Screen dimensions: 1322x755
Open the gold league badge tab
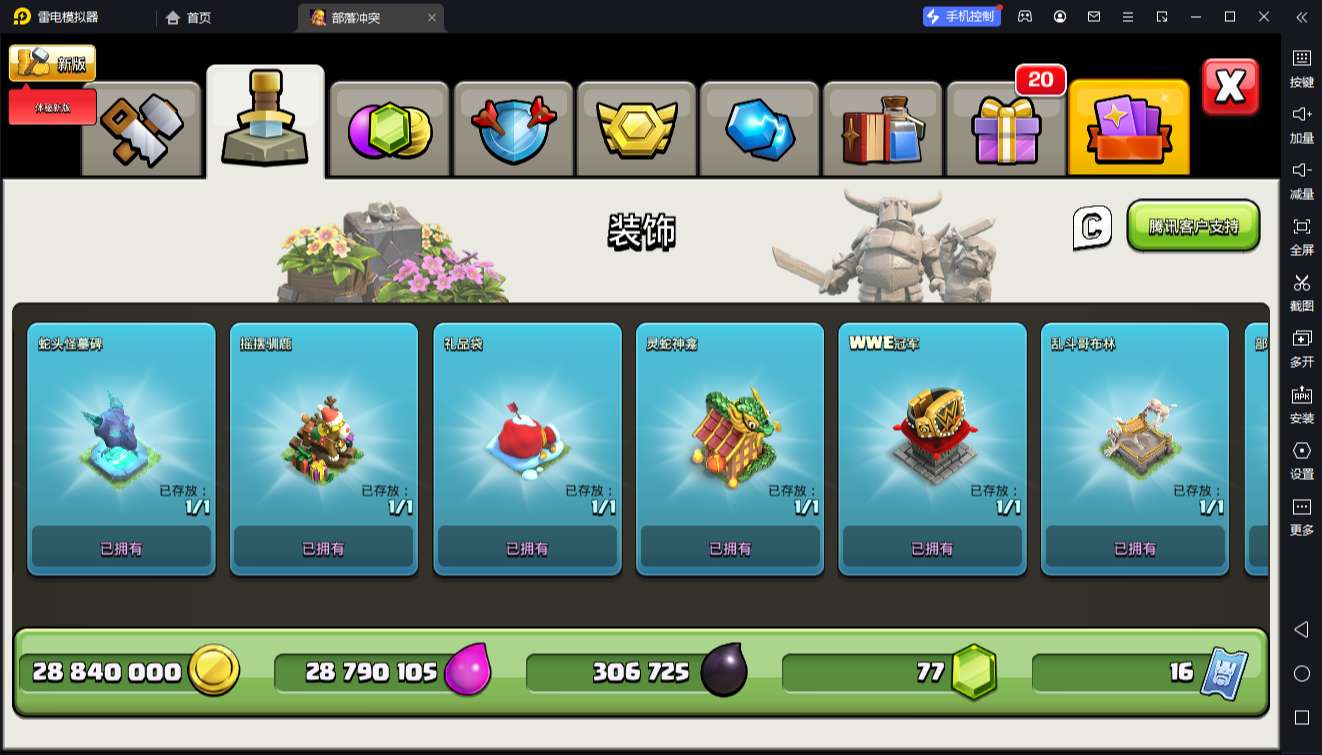click(637, 130)
